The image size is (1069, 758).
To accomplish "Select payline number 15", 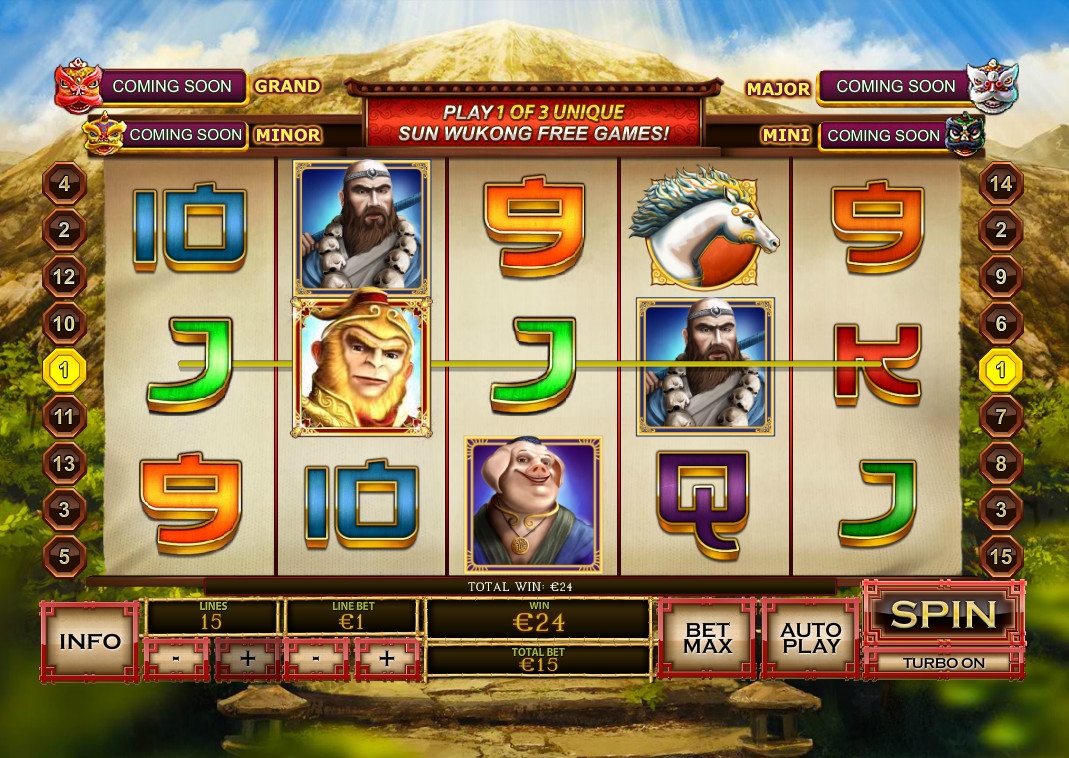I will coord(1001,557).
